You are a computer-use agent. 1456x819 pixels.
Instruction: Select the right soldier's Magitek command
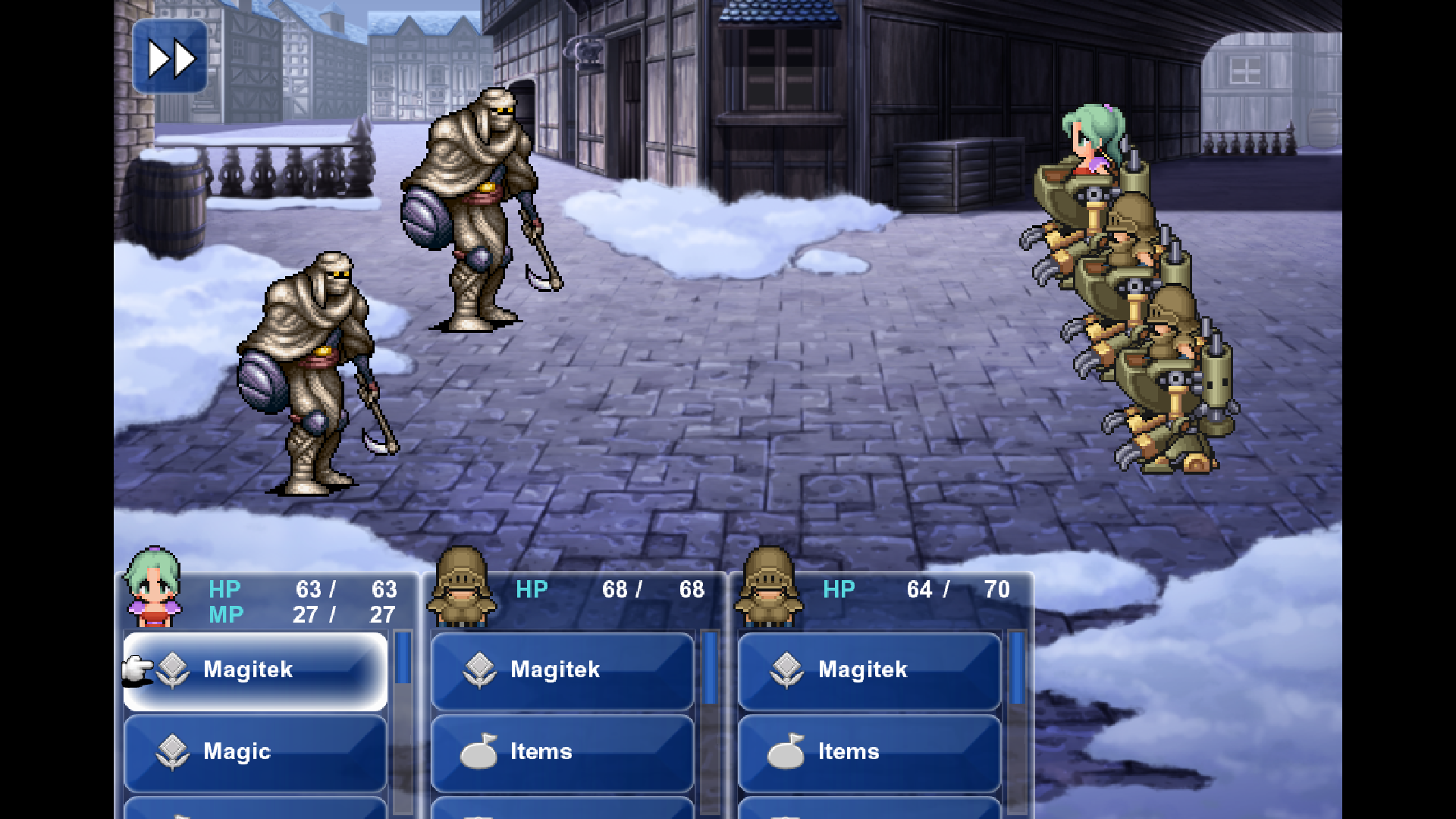870,670
